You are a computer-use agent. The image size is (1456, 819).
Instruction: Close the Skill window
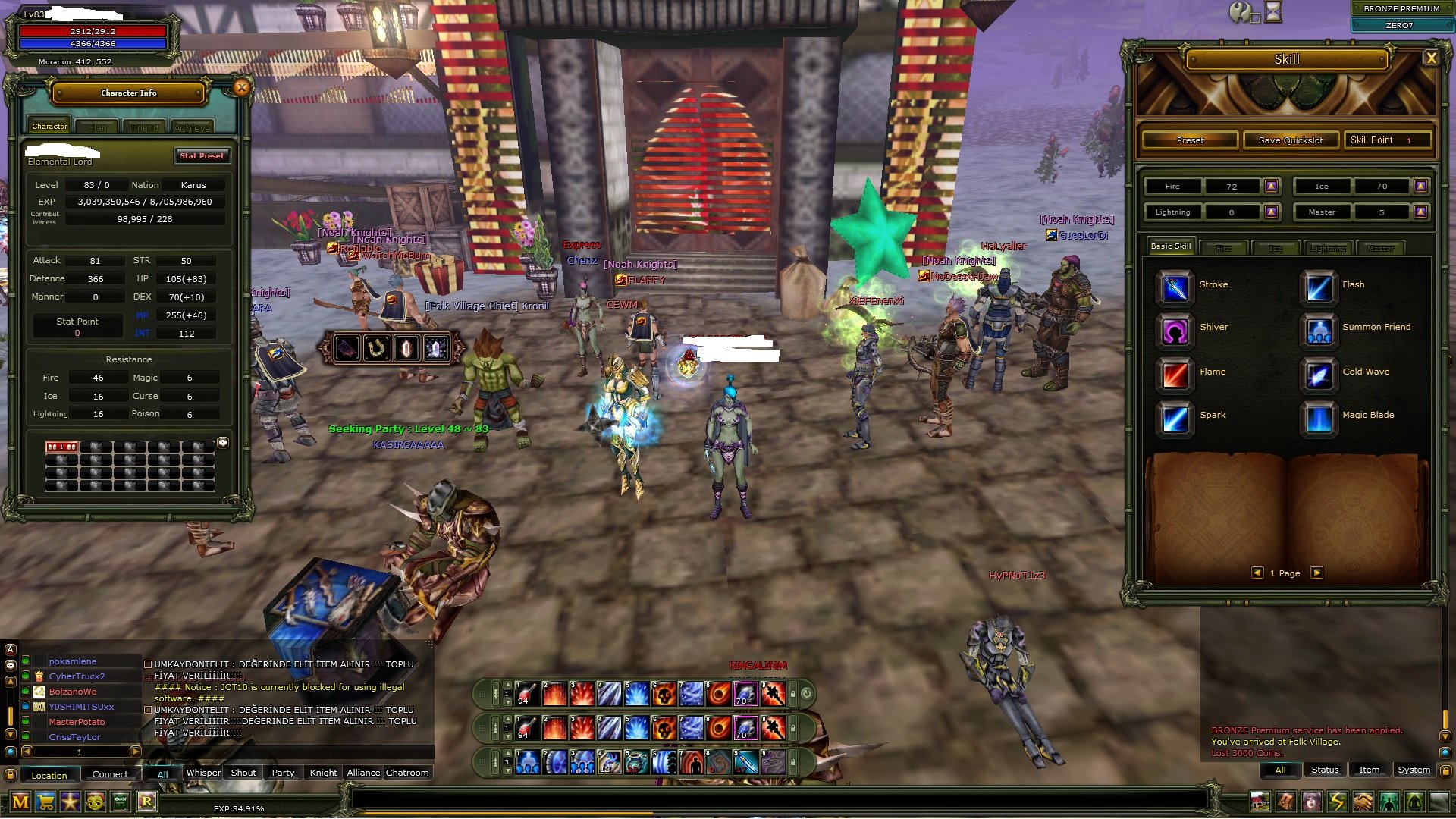[x=1431, y=58]
